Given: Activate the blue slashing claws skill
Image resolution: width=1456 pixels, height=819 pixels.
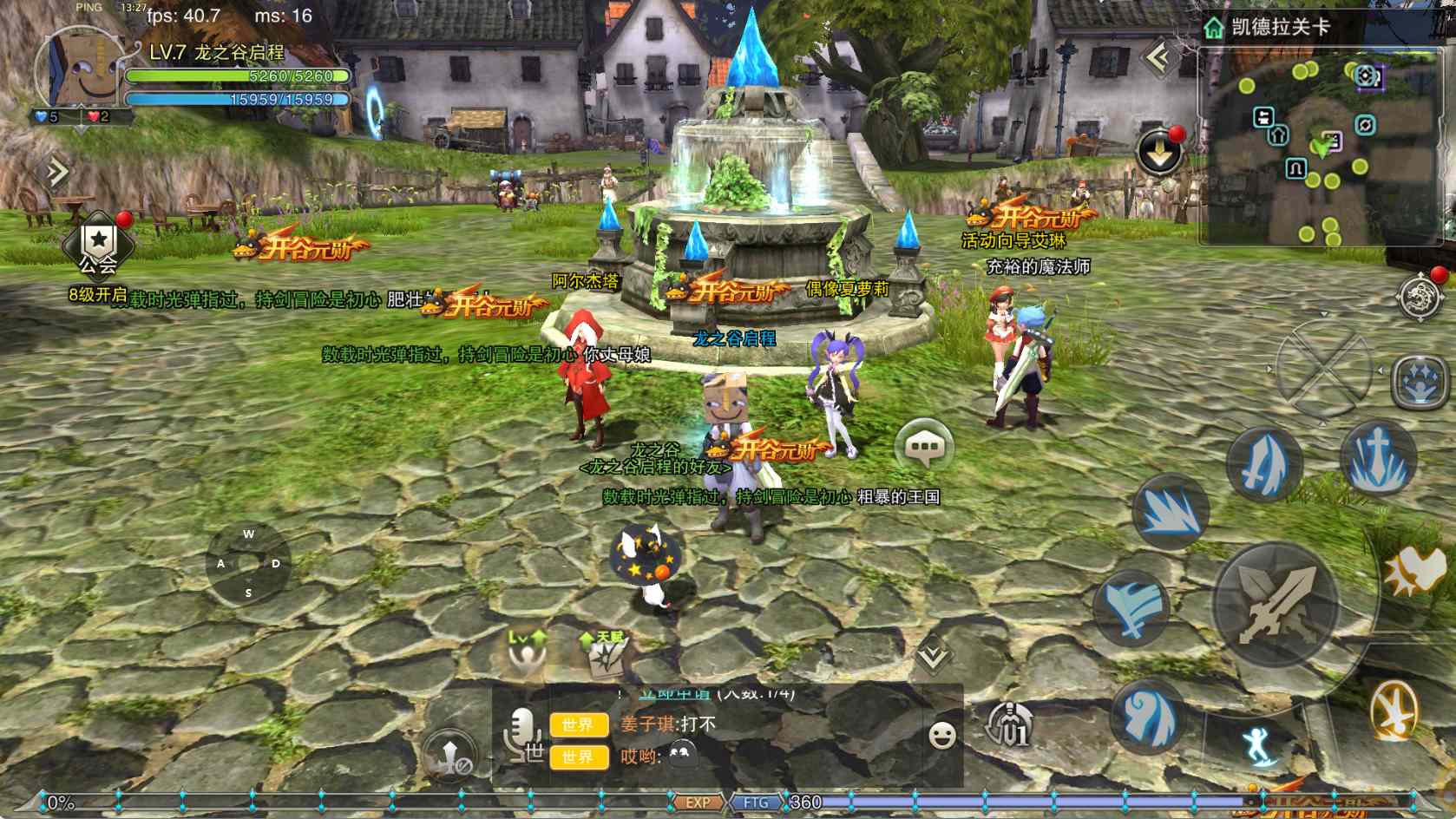Looking at the screenshot, I should point(1170,512).
